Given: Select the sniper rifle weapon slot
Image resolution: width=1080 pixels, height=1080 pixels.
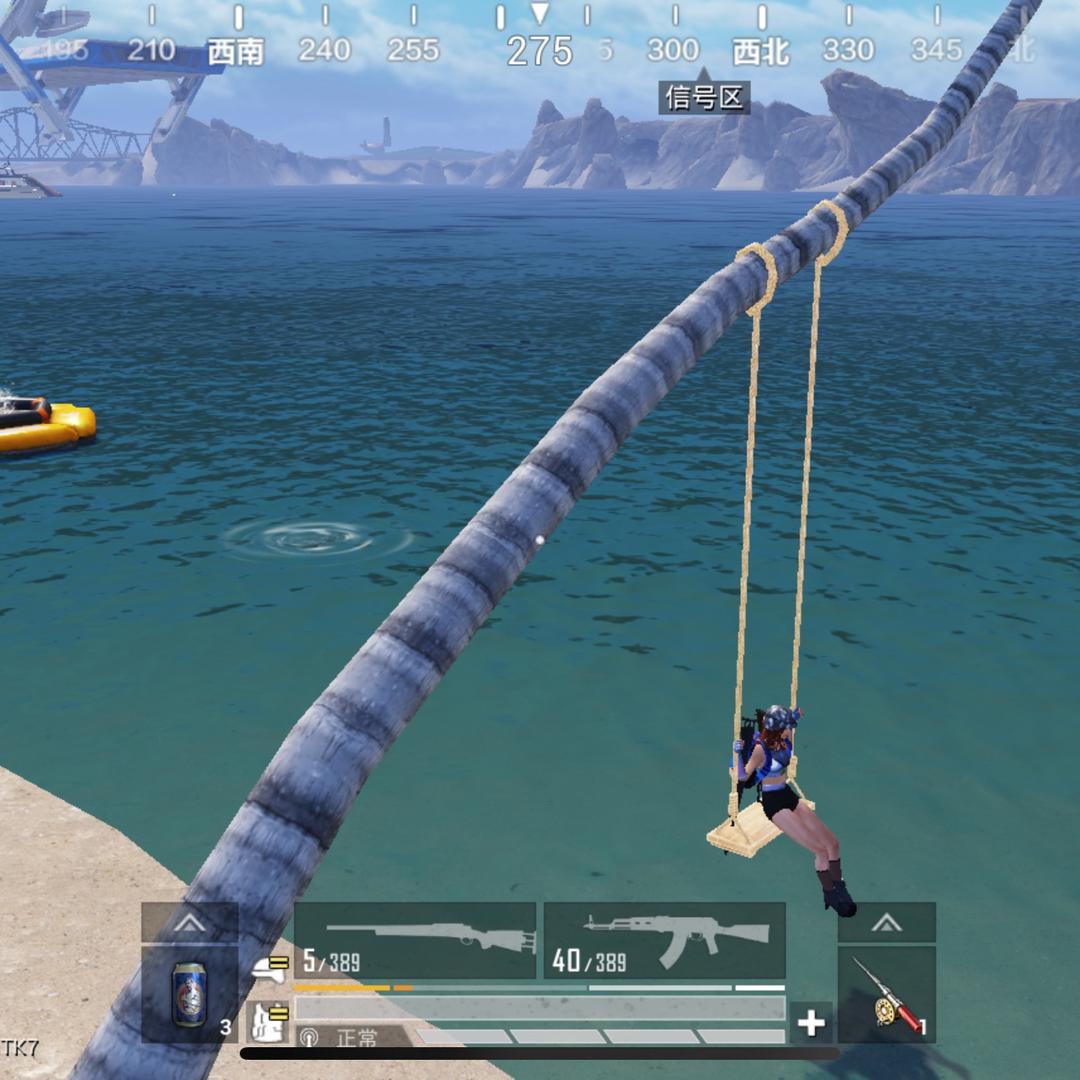Looking at the screenshot, I should point(415,940).
